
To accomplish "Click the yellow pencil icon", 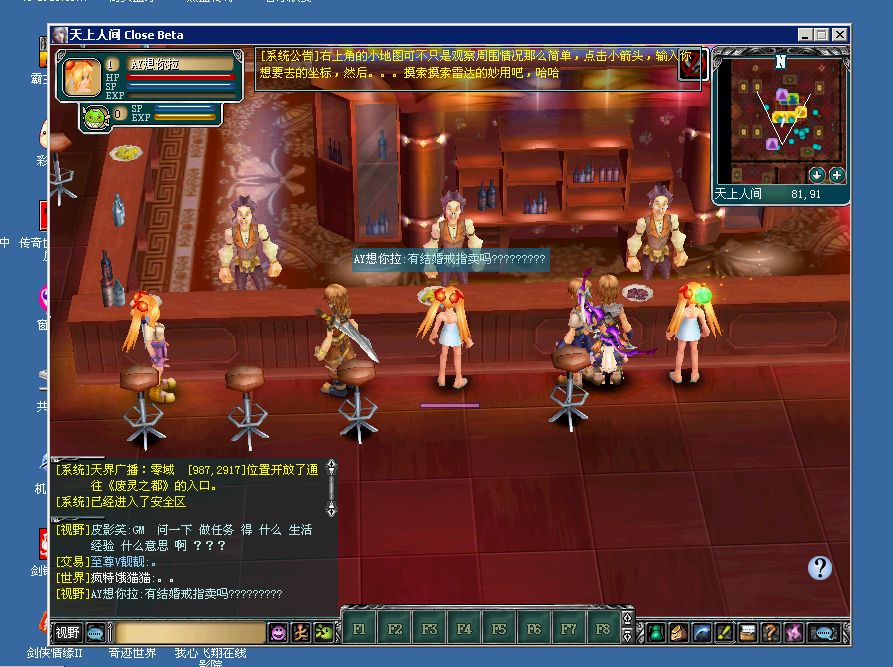I will 724,632.
